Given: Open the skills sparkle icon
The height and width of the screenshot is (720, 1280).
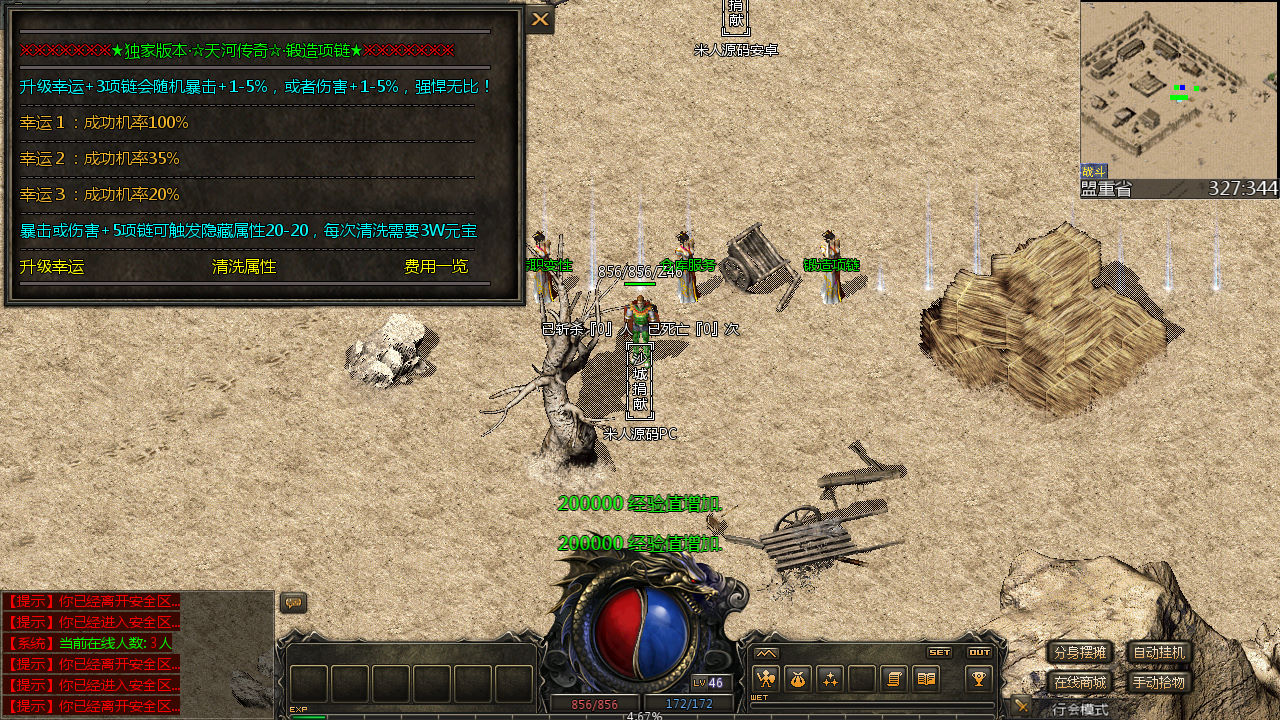Looking at the screenshot, I should click(x=829, y=679).
